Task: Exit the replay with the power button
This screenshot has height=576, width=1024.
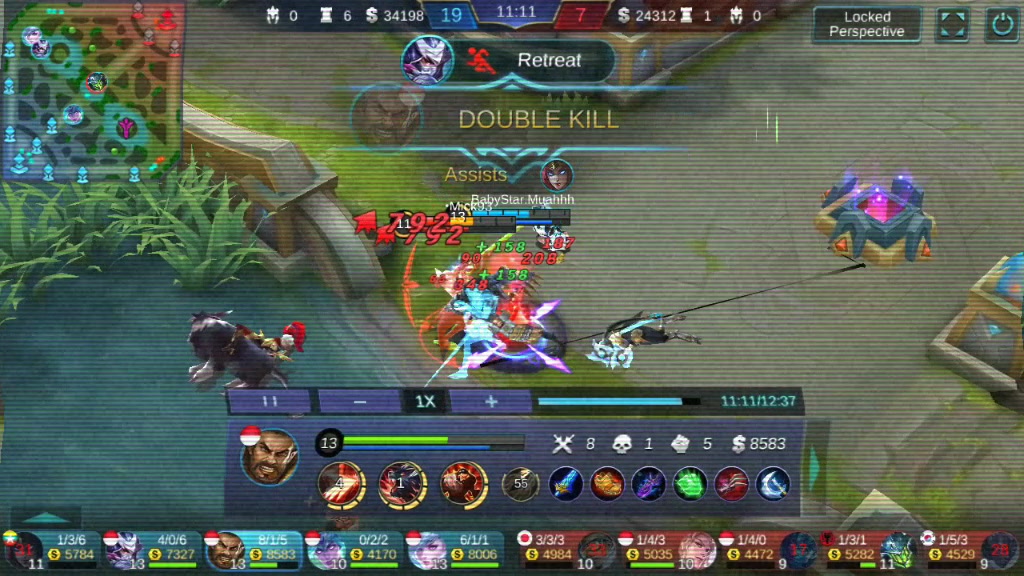Action: tap(1002, 24)
